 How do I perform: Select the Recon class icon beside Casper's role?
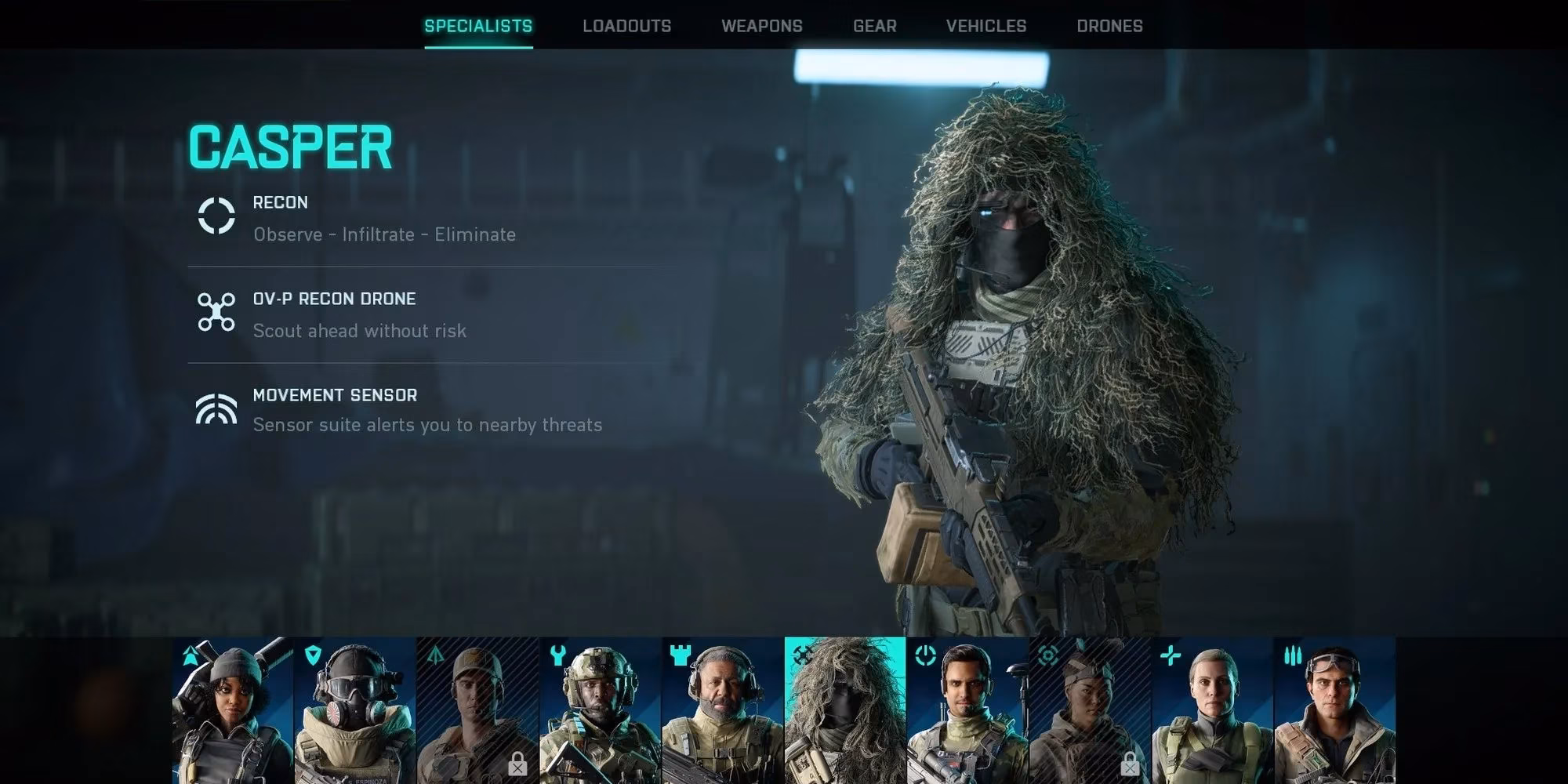[216, 217]
